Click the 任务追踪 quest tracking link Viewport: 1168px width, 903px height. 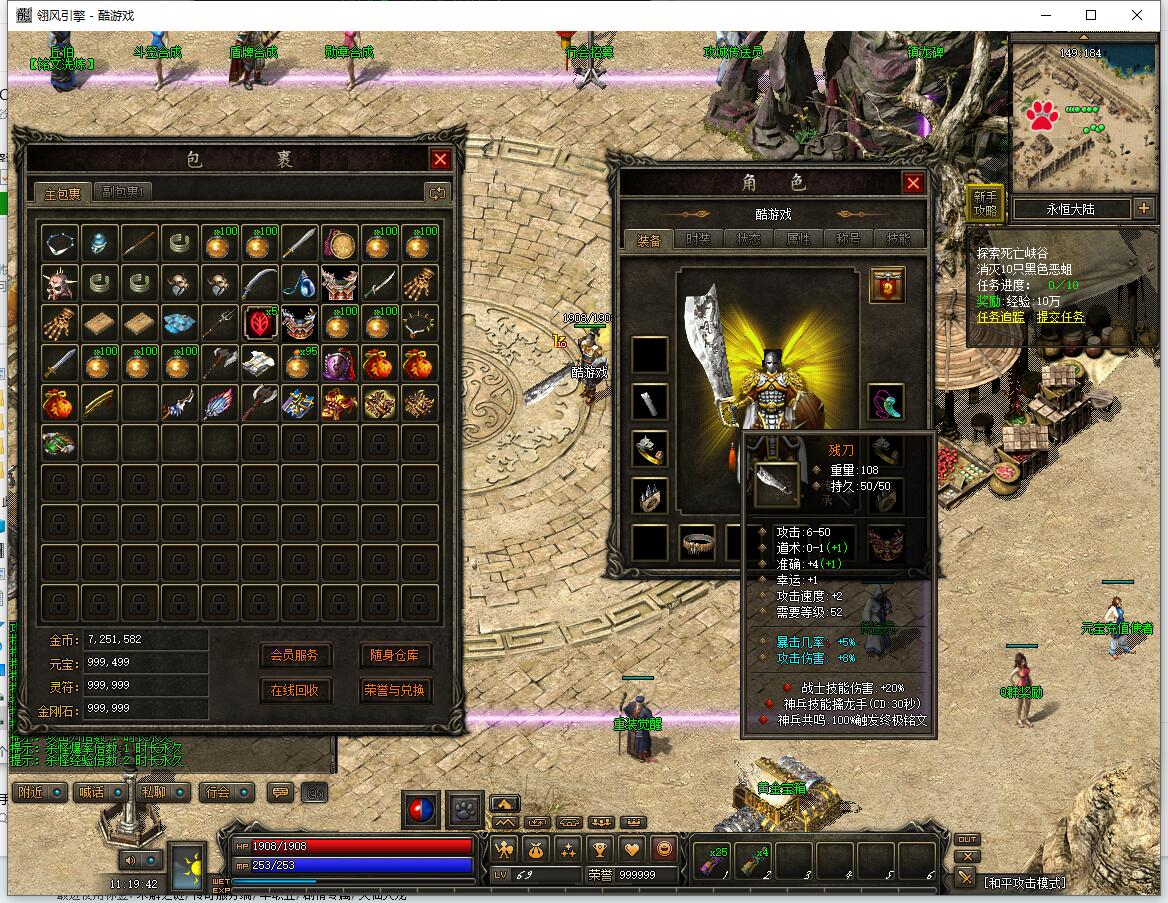point(1000,317)
